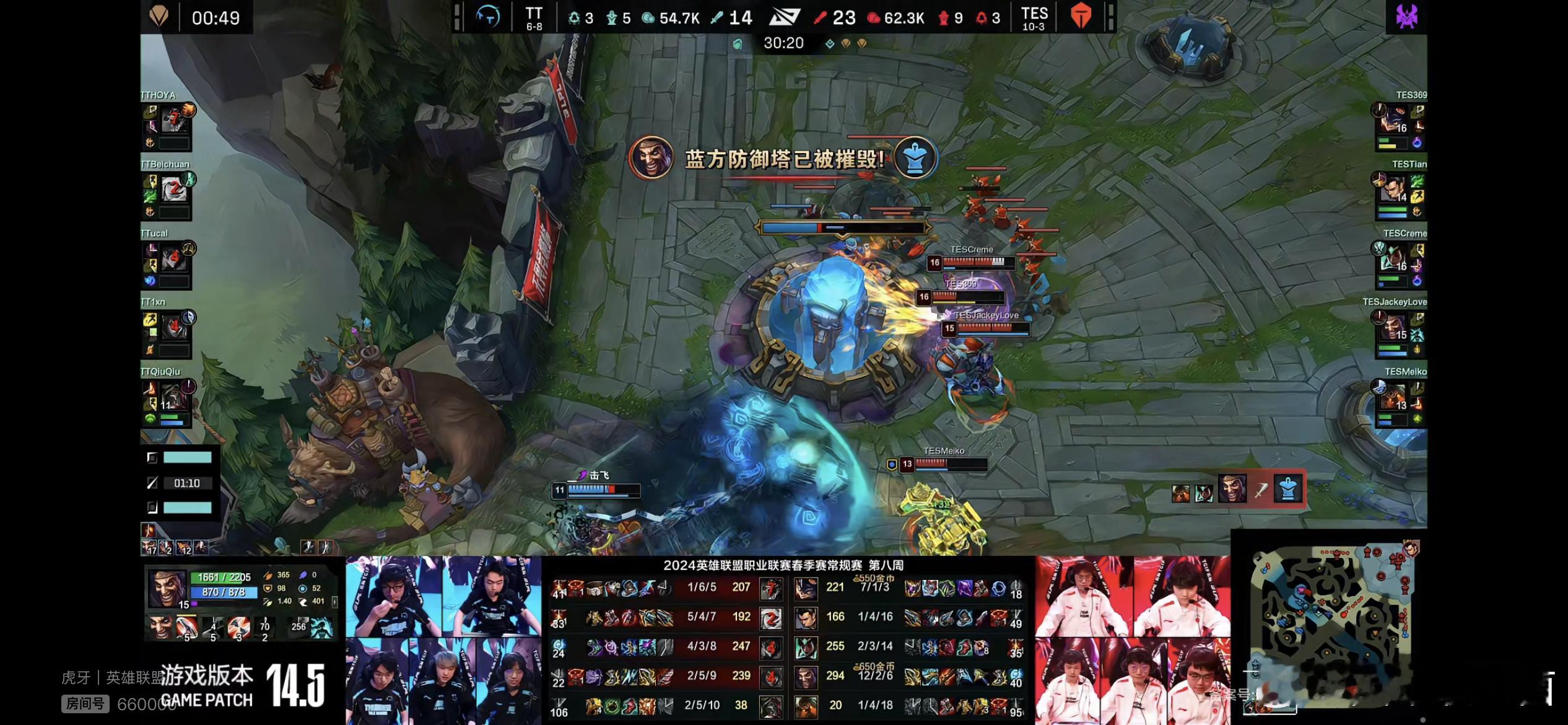Click TESCreme's champion portrait

click(1397, 258)
